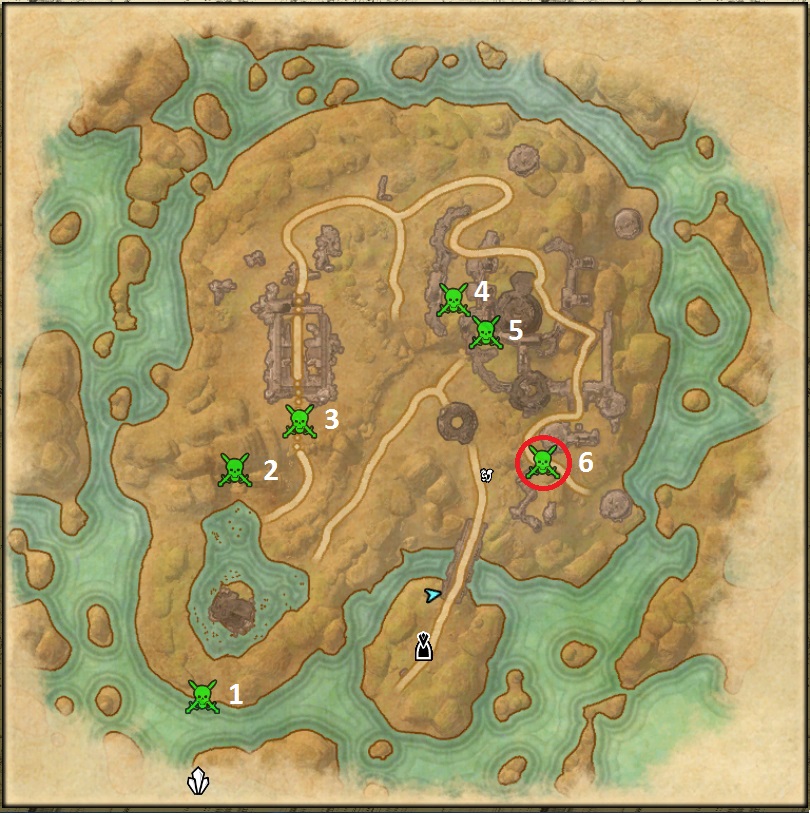Choose the skull marker labeled 3
Viewport: 810px width, 813px height.
(299, 421)
